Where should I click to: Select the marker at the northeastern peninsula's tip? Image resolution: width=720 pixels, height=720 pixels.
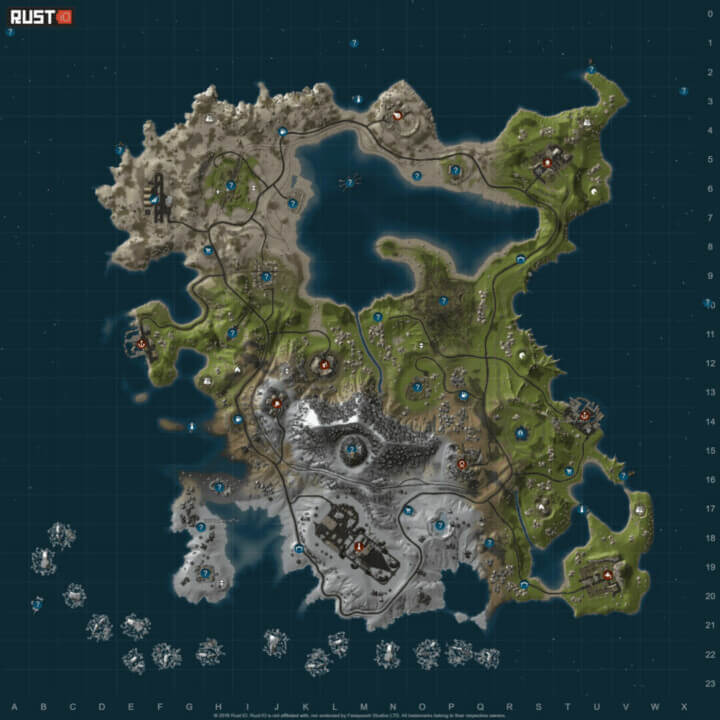click(x=590, y=69)
